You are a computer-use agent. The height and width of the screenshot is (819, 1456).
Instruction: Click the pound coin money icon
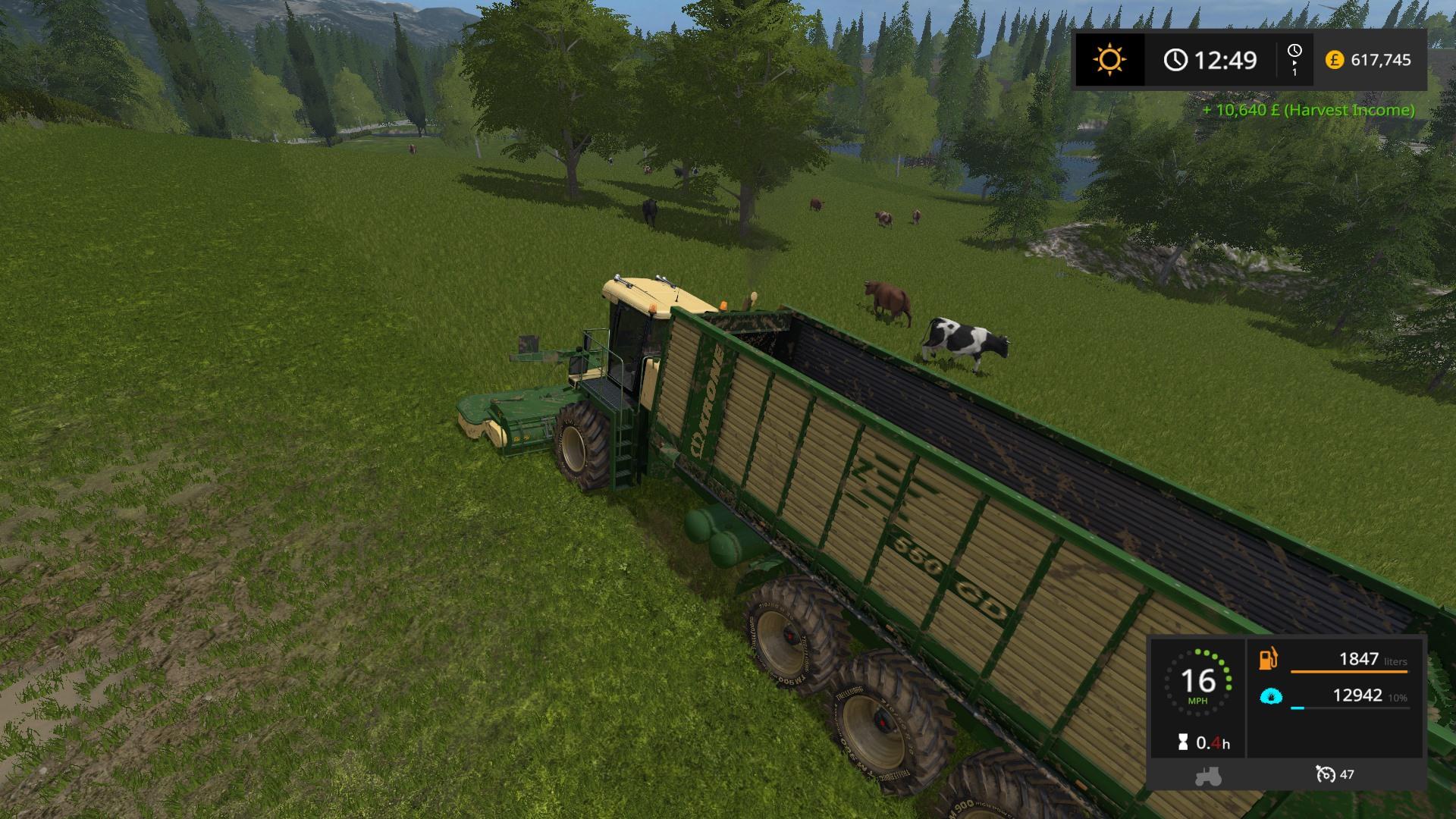[x=1334, y=60]
